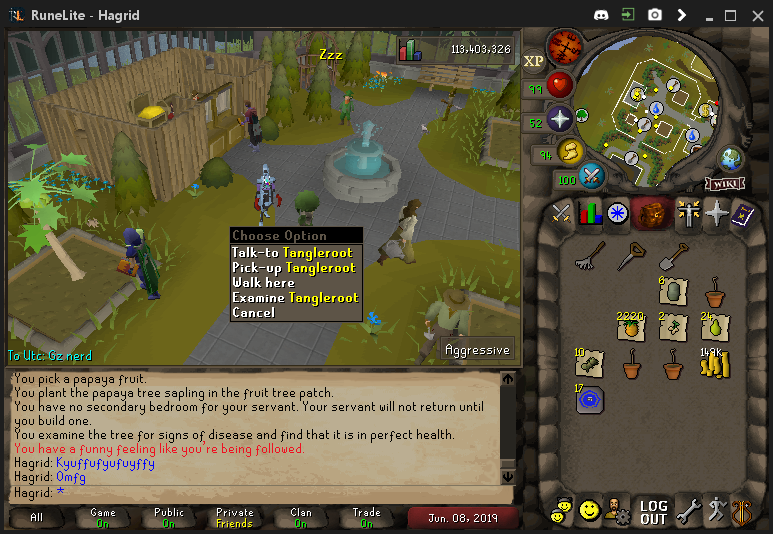Click the Log Out button
This screenshot has width=773, height=534.
click(653, 512)
